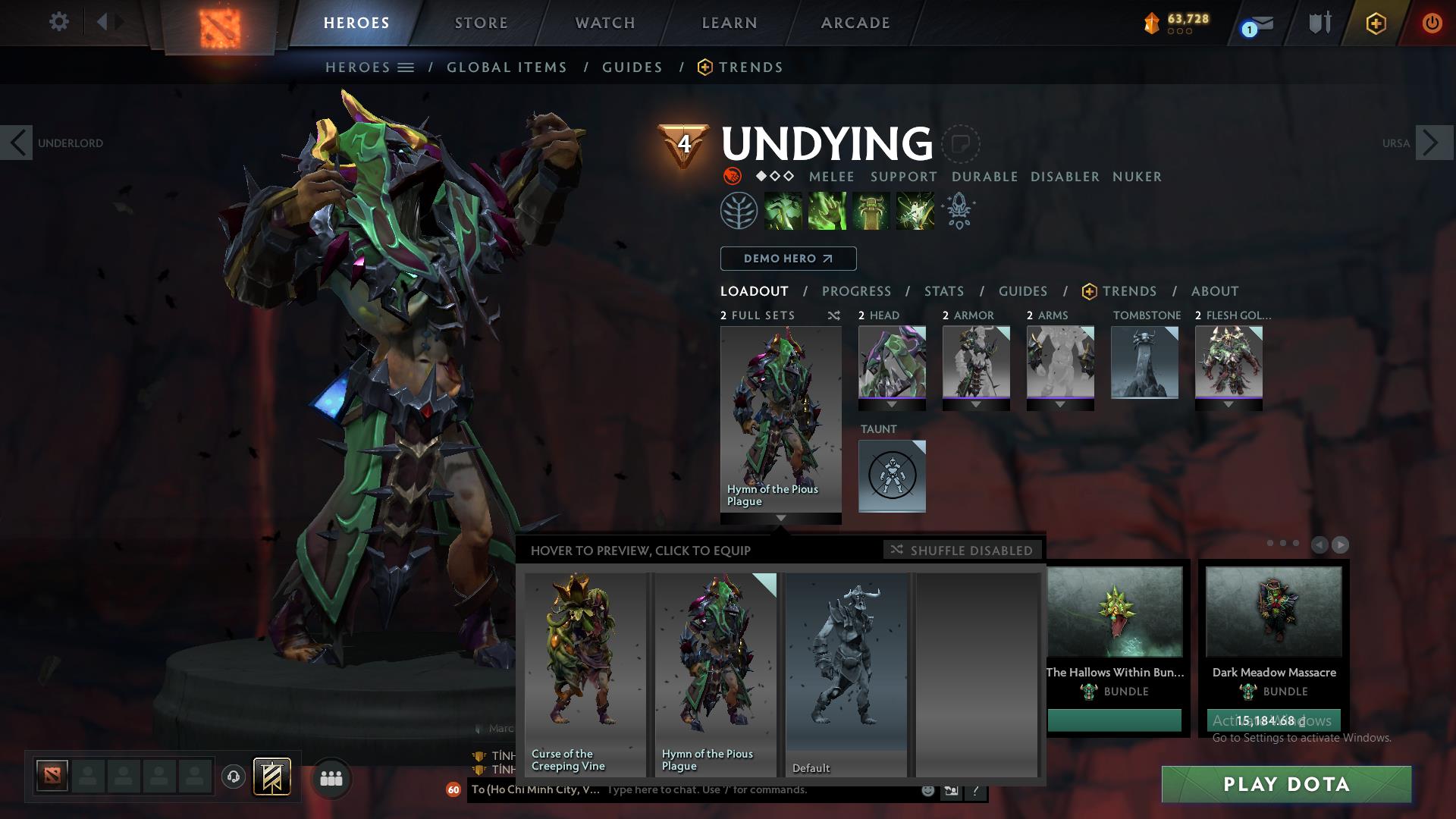Switch to the Progress tab
This screenshot has width=1456, height=819.
[x=856, y=290]
